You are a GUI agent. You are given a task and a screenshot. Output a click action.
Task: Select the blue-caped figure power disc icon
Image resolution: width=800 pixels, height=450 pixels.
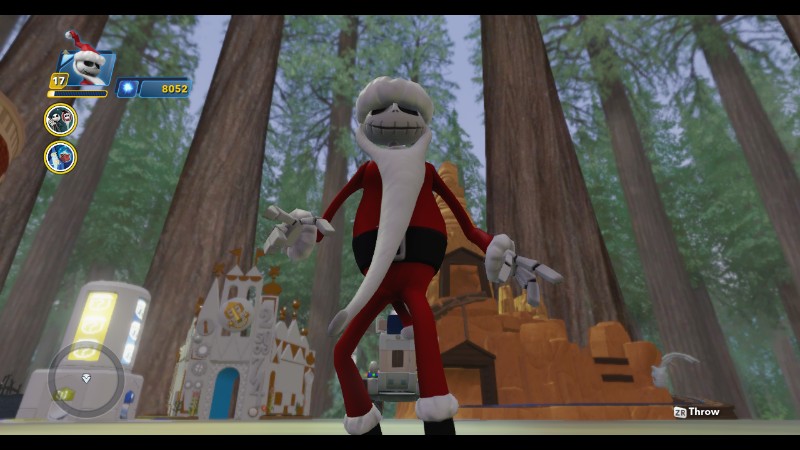click(x=60, y=156)
